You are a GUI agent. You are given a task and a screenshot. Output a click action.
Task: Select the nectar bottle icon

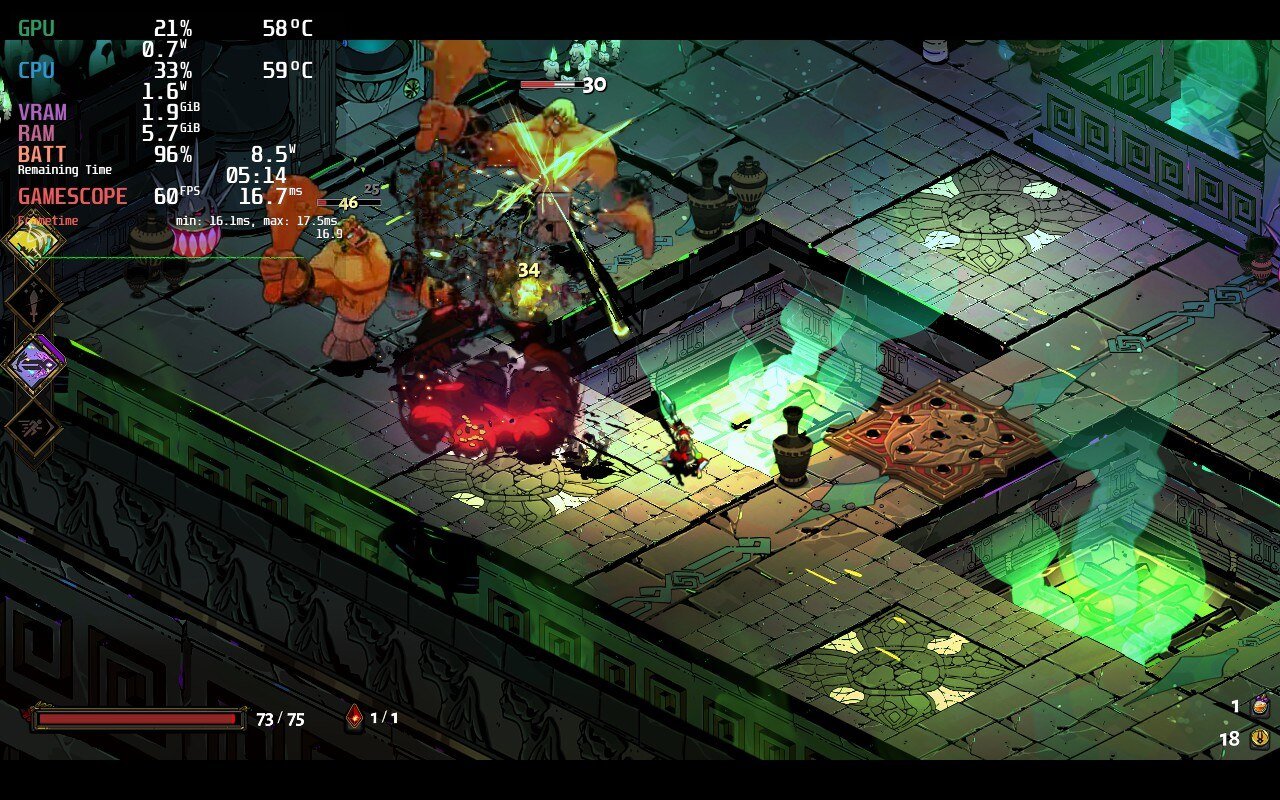[1261, 706]
